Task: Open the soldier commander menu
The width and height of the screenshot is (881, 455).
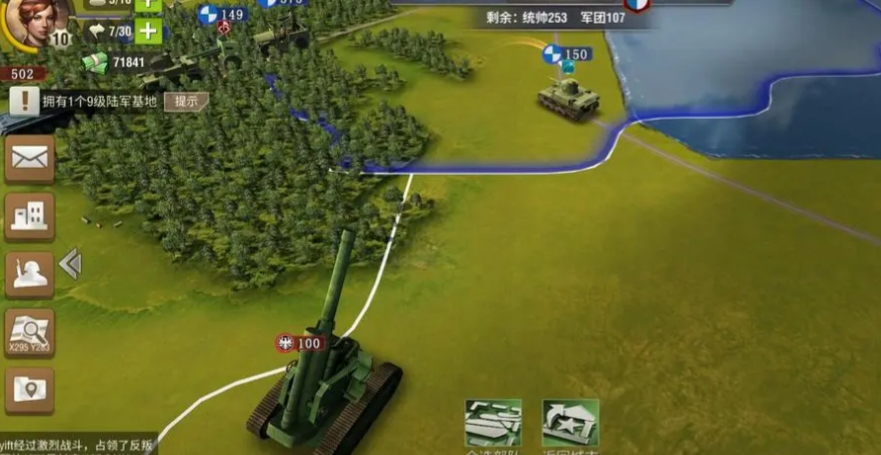Action: 30,274
